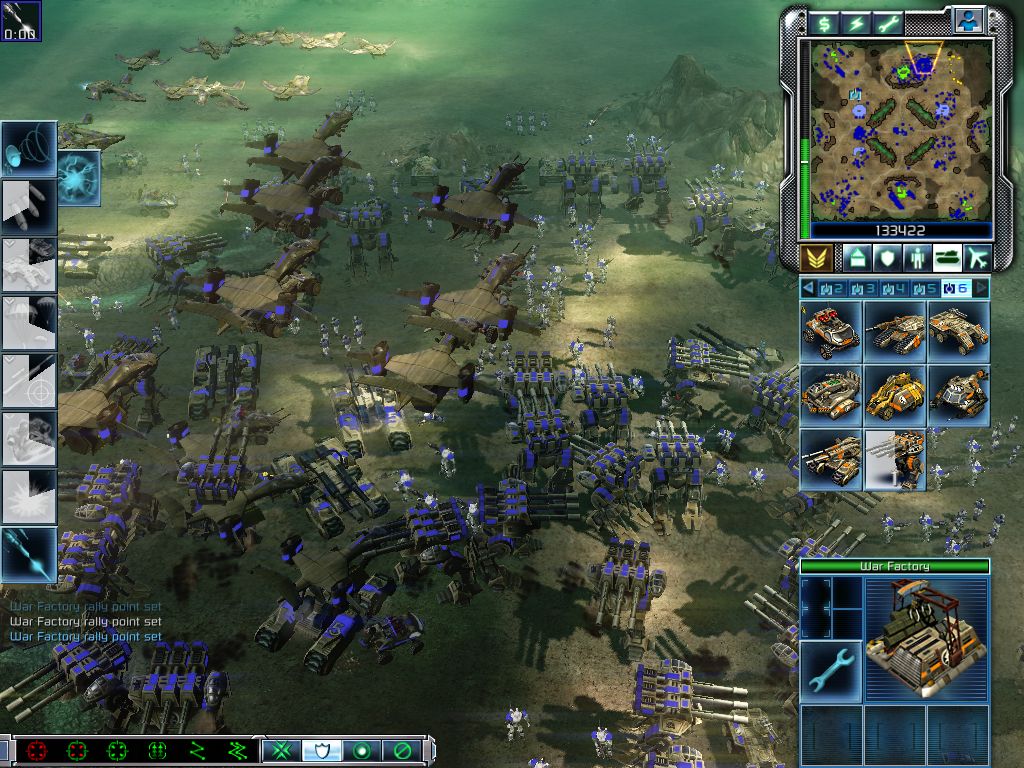Screen dimensions: 1024x768
Task: Activate the Sell mode dollar button
Action: 825,23
